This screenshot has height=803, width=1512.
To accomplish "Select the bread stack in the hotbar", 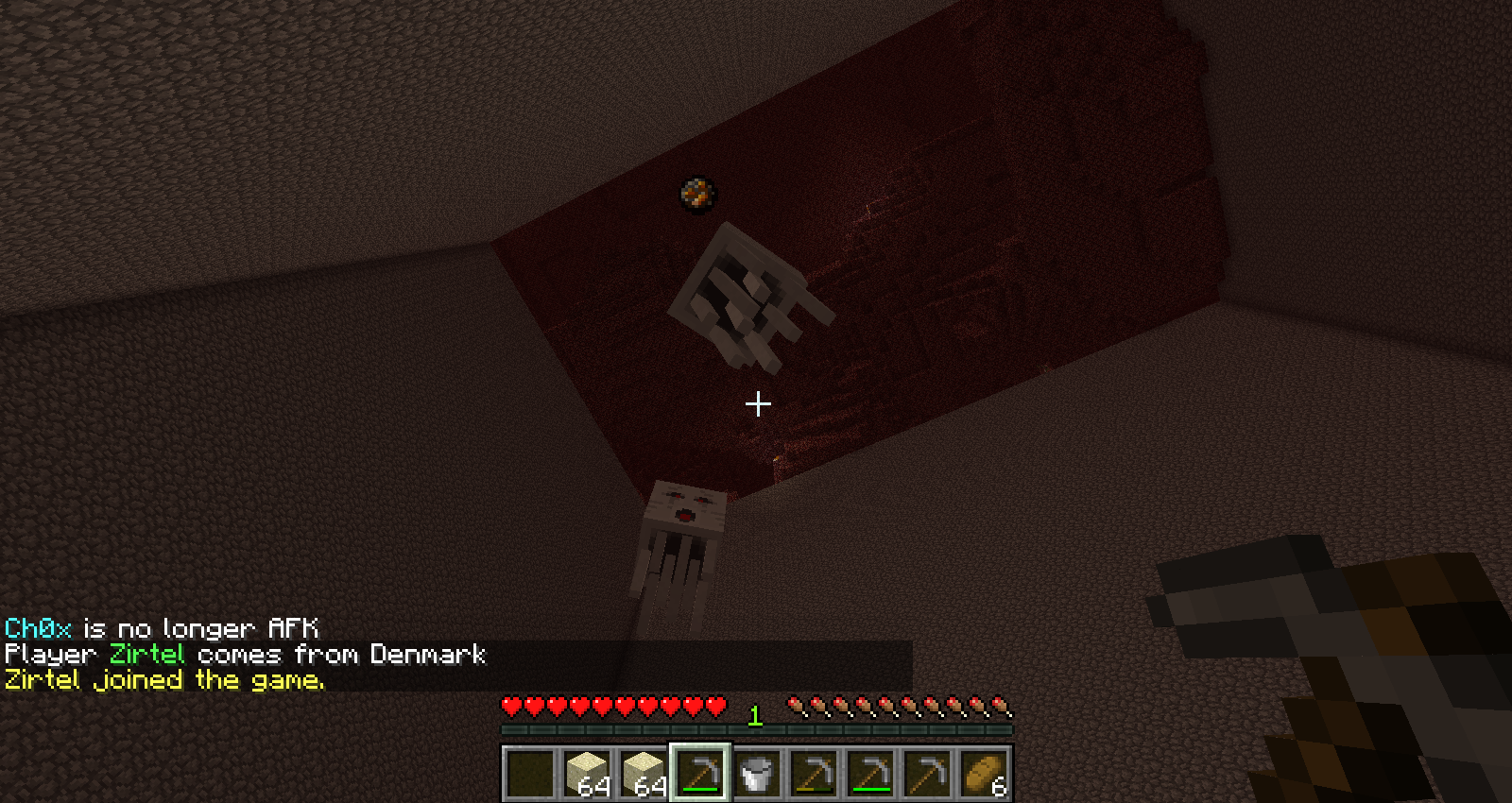I will click(x=984, y=773).
